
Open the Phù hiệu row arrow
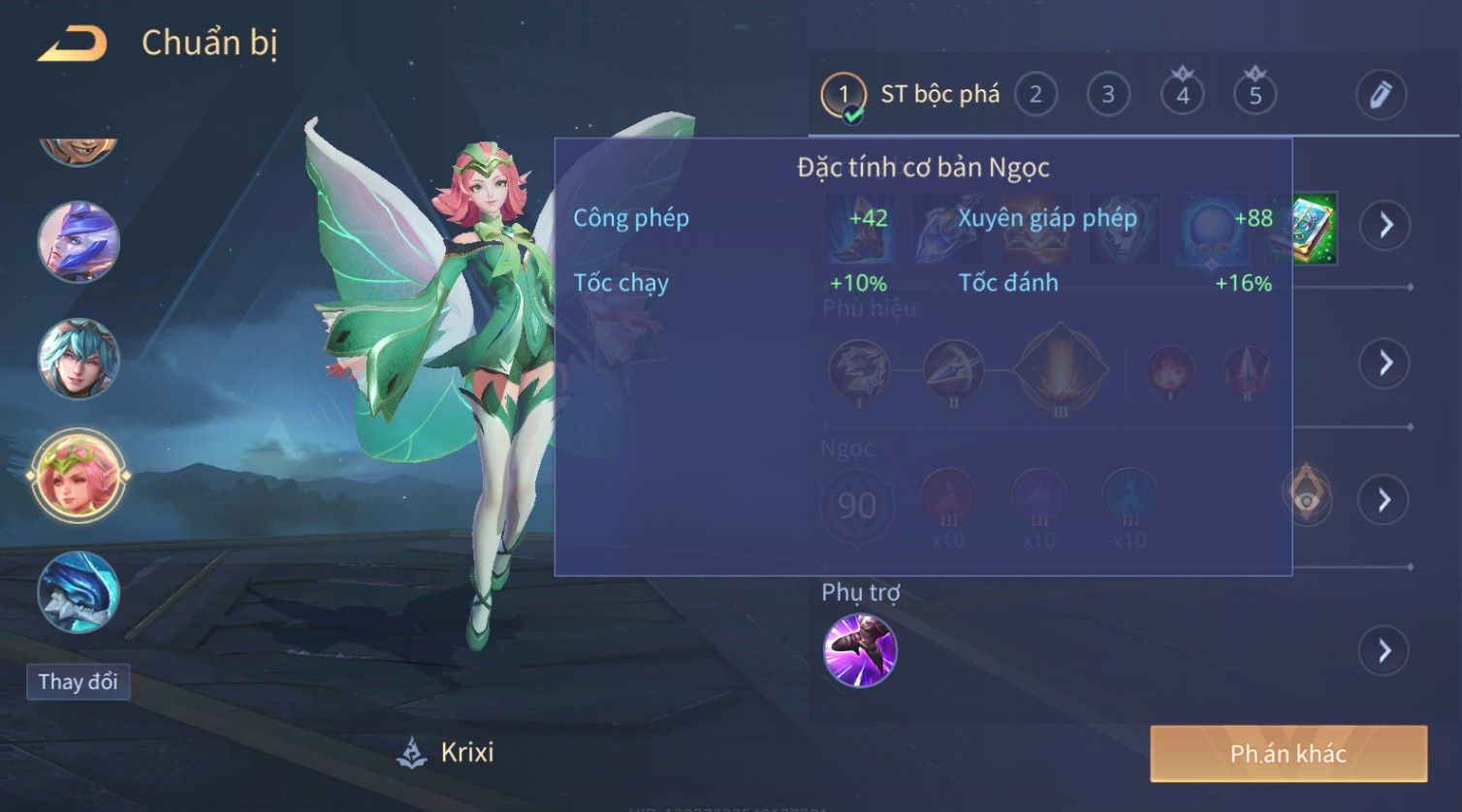click(x=1384, y=363)
